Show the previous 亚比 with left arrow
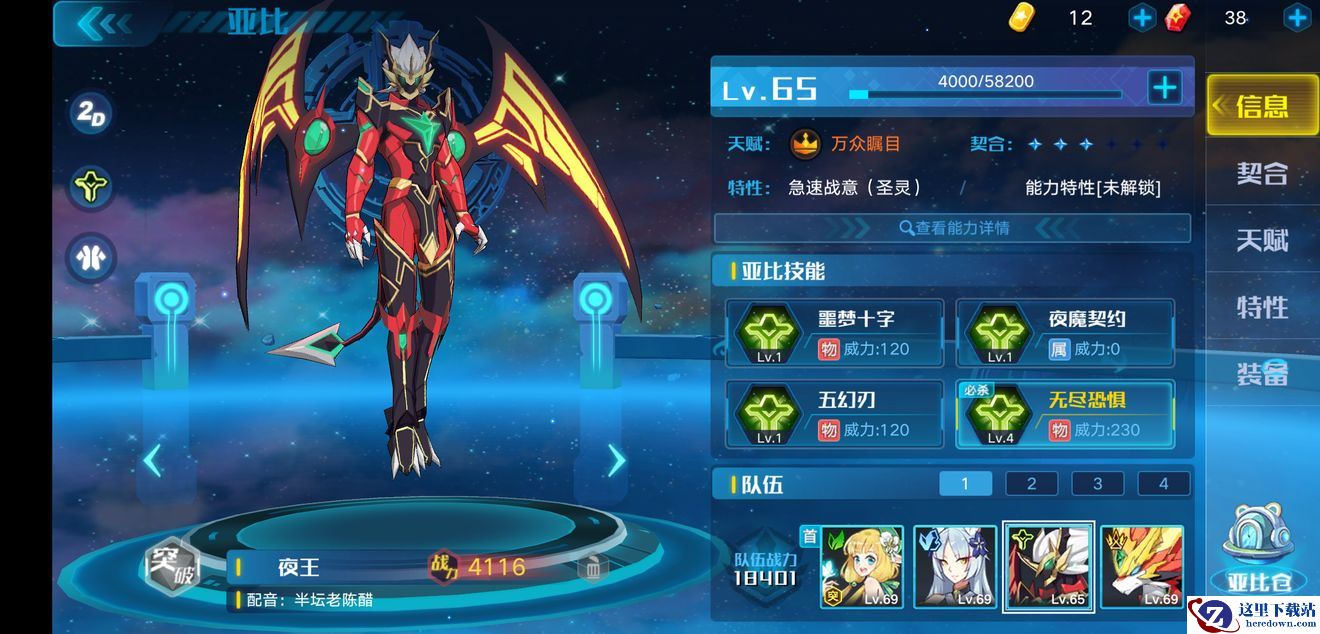 (x=152, y=460)
